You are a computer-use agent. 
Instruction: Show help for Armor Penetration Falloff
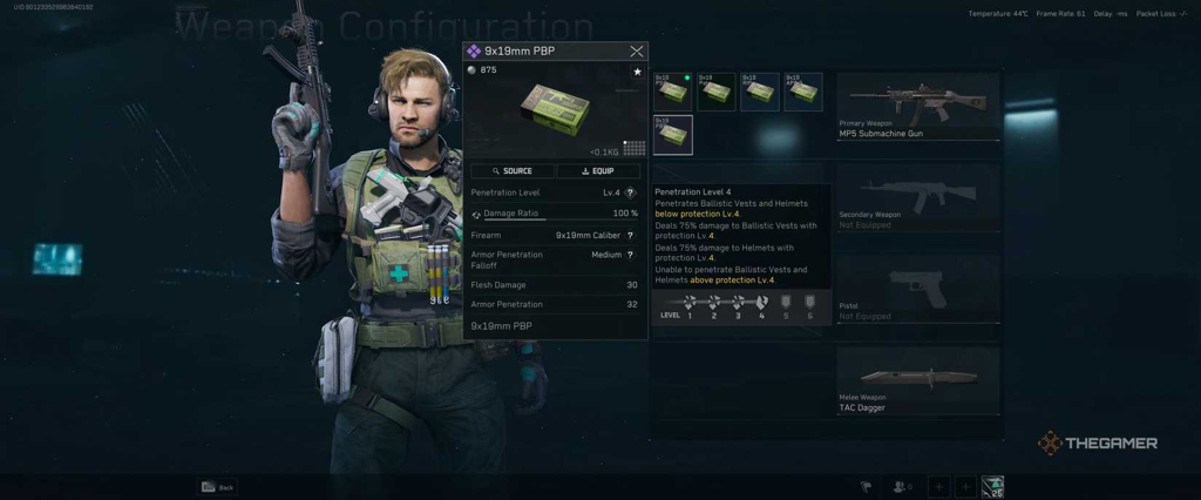tap(630, 255)
